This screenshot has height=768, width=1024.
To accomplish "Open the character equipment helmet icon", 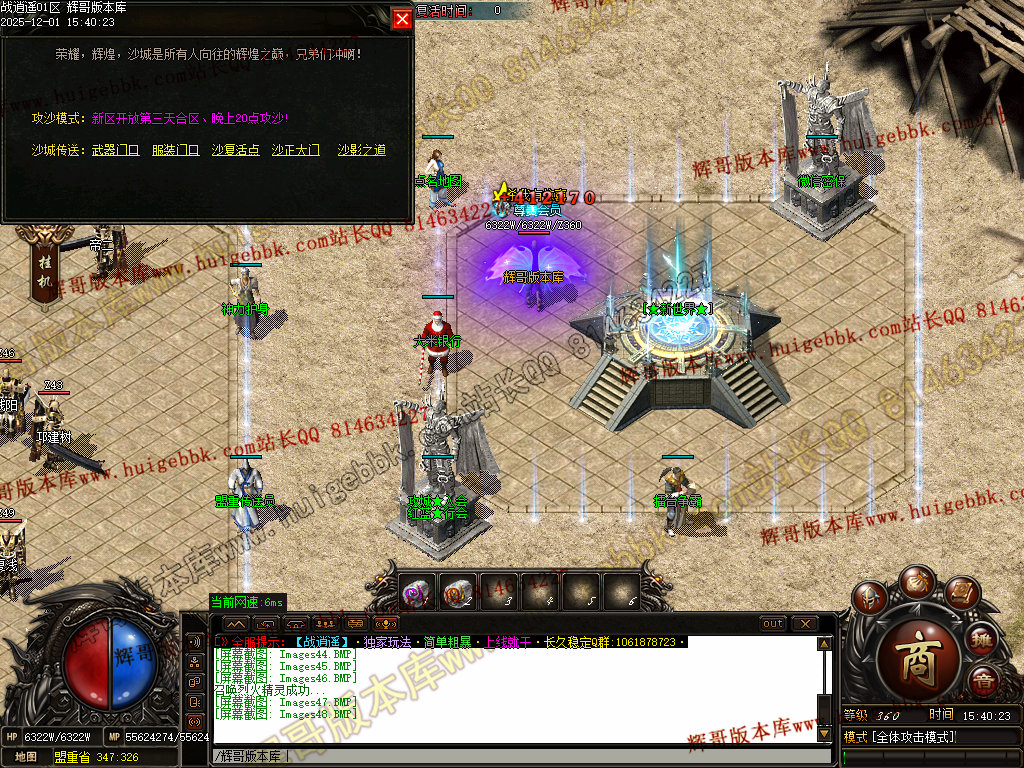I will tap(870, 598).
